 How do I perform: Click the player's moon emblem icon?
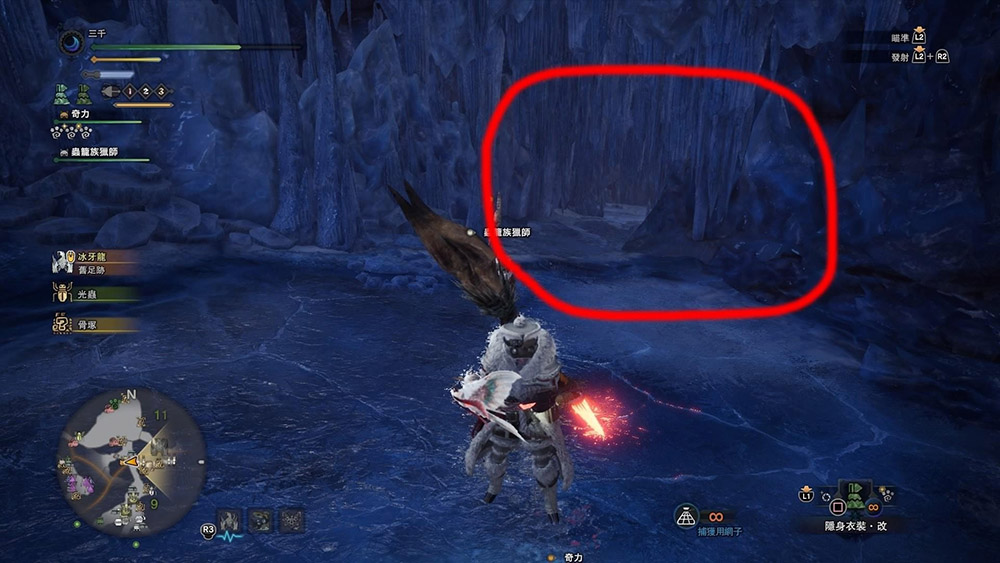coord(72,43)
